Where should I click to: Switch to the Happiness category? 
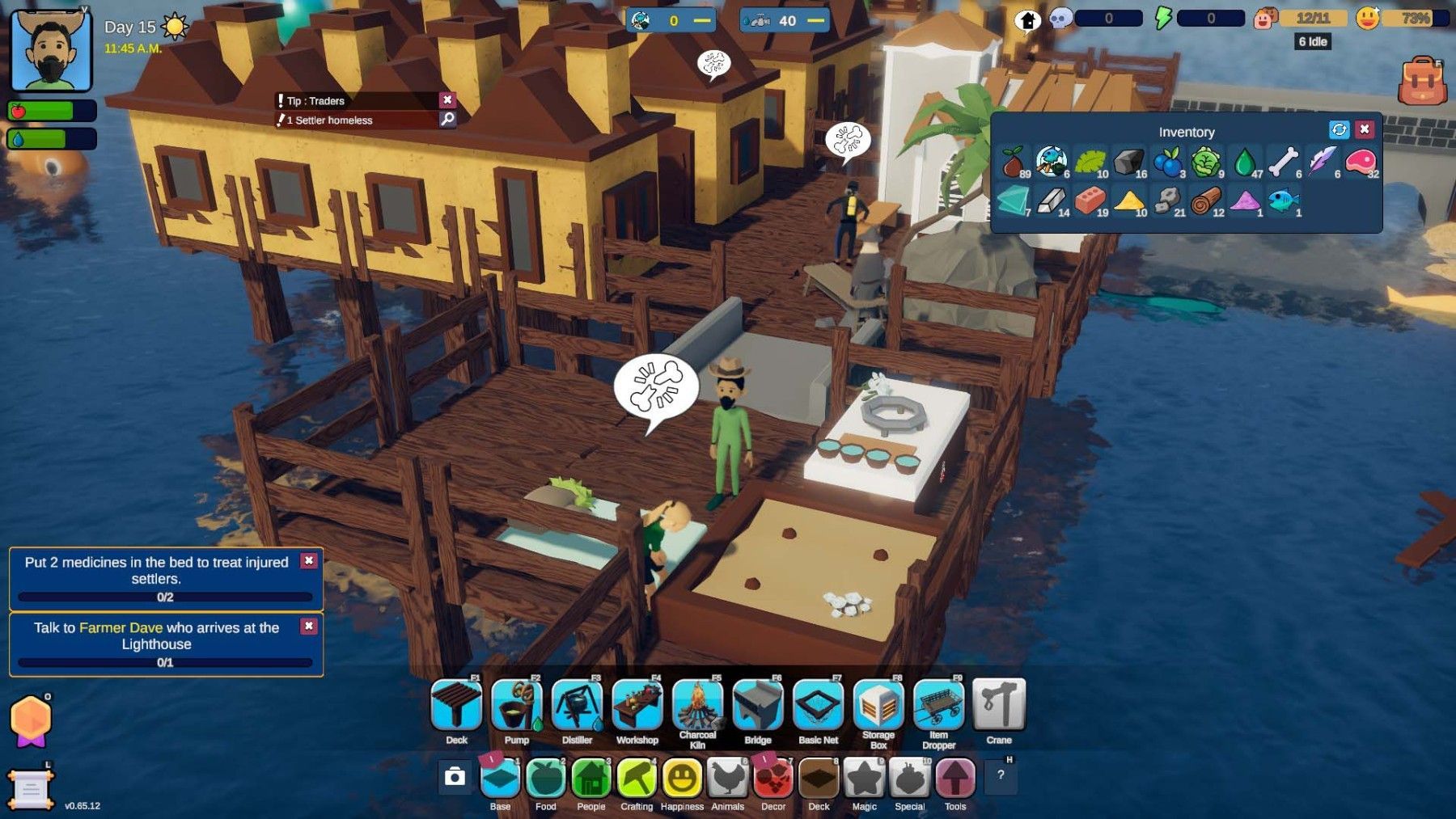point(682,779)
